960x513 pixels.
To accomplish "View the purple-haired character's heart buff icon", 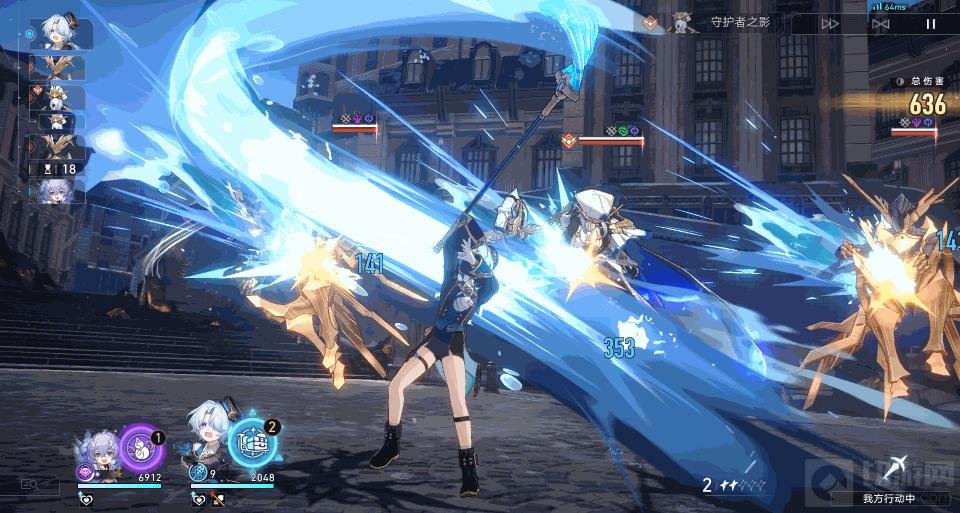I will 88,499.
